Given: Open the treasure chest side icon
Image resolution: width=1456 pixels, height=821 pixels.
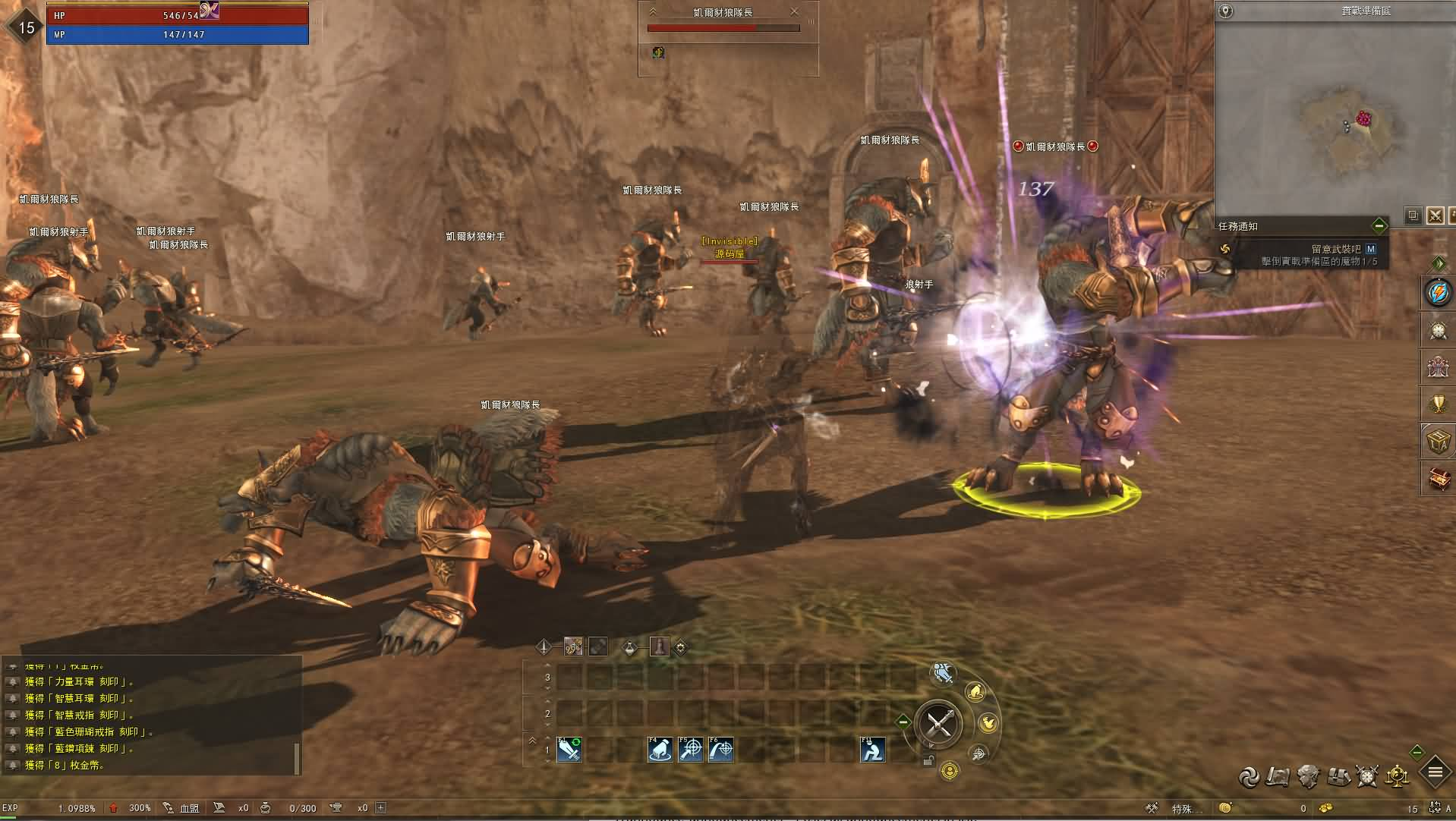Looking at the screenshot, I should [x=1438, y=479].
